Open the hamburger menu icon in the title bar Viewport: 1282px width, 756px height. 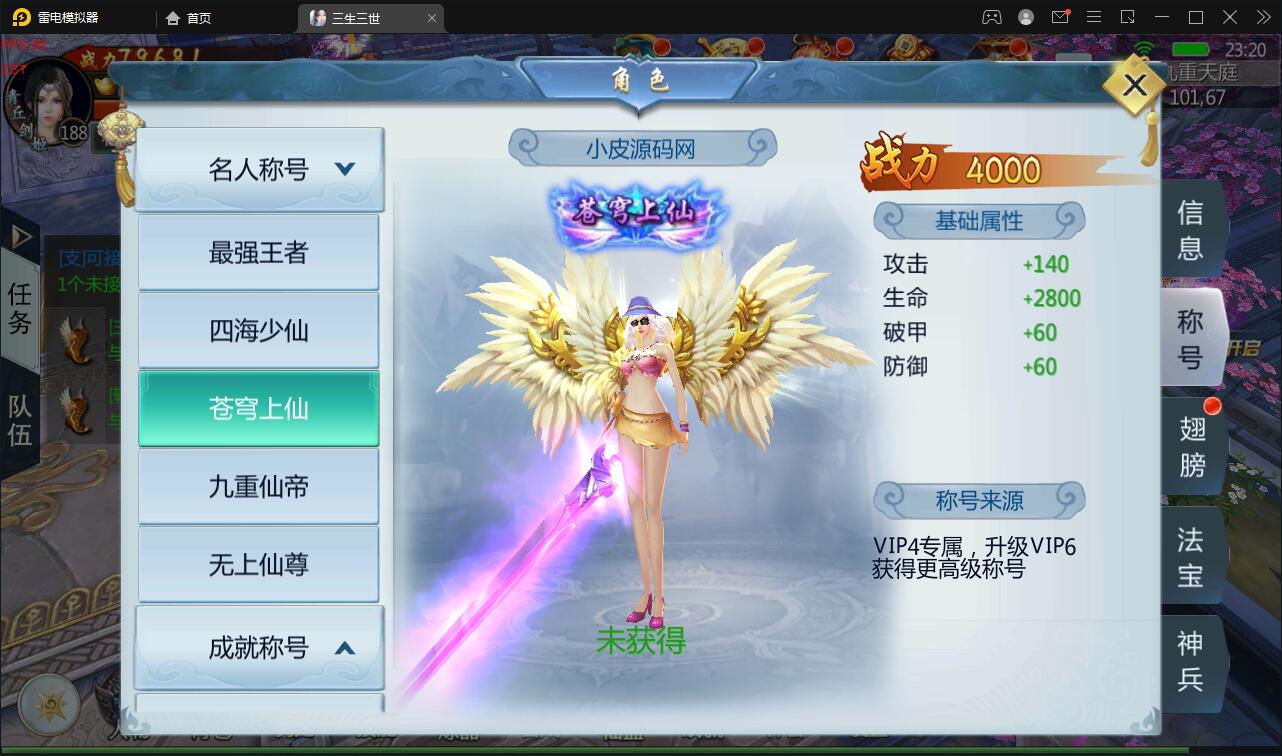1093,16
